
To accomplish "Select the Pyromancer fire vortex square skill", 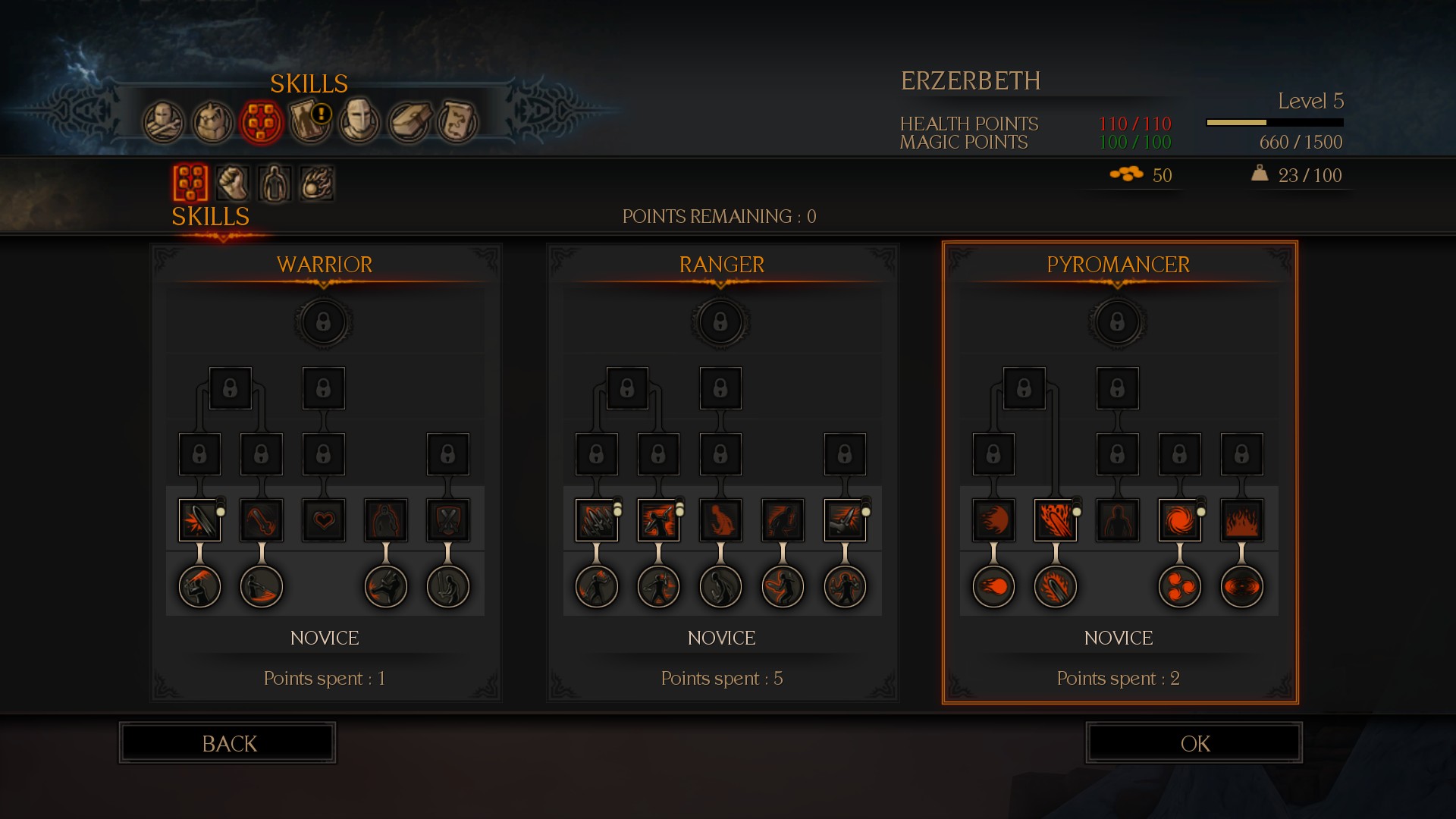I will [1179, 520].
